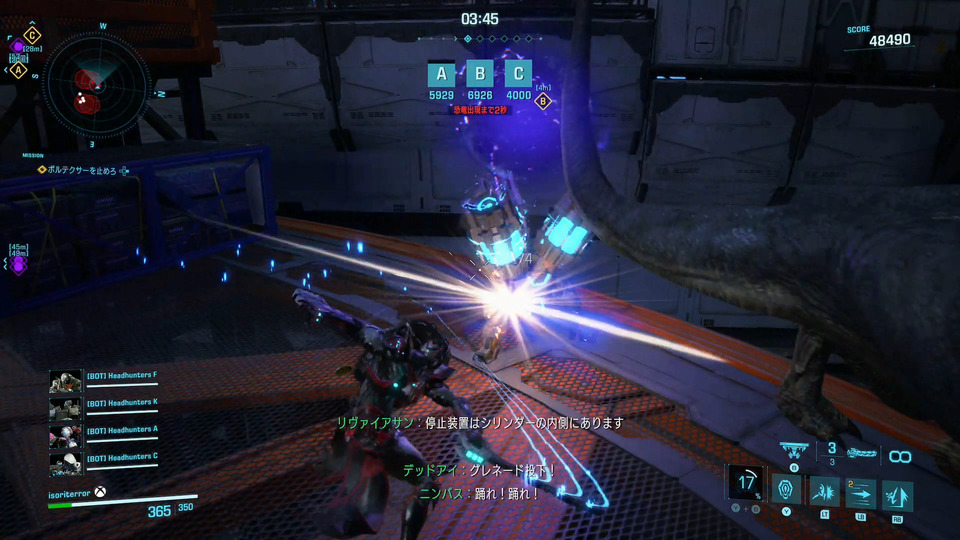960x540 pixels.
Task: Activate the leaping figure ability icon
Action: pyautogui.click(x=897, y=494)
